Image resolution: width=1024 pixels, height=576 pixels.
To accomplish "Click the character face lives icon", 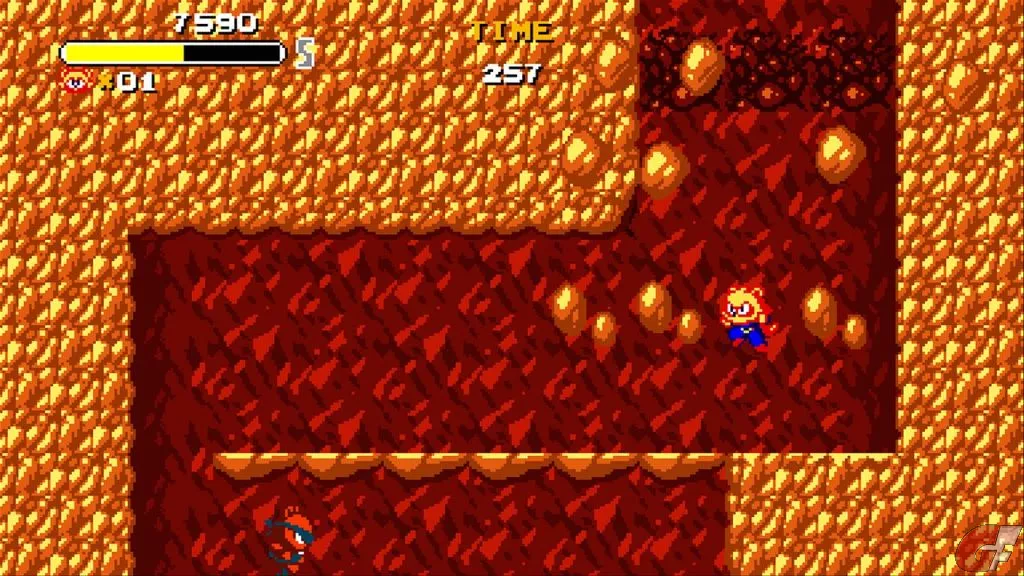I will [76, 81].
